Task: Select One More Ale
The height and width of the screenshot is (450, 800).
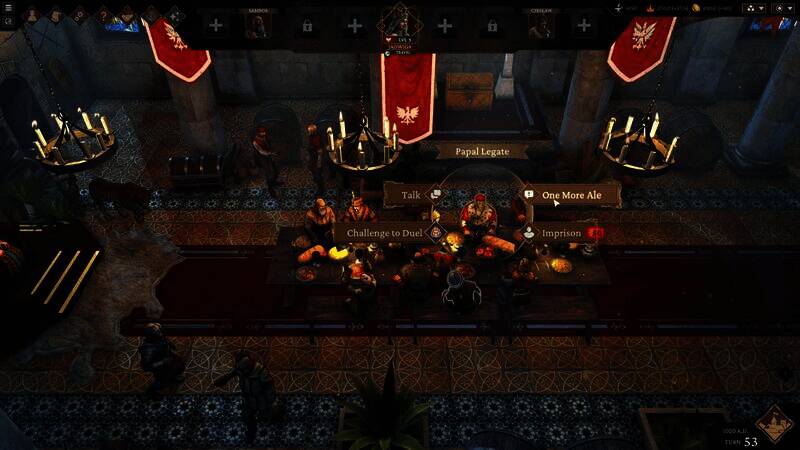Action: (x=572, y=196)
